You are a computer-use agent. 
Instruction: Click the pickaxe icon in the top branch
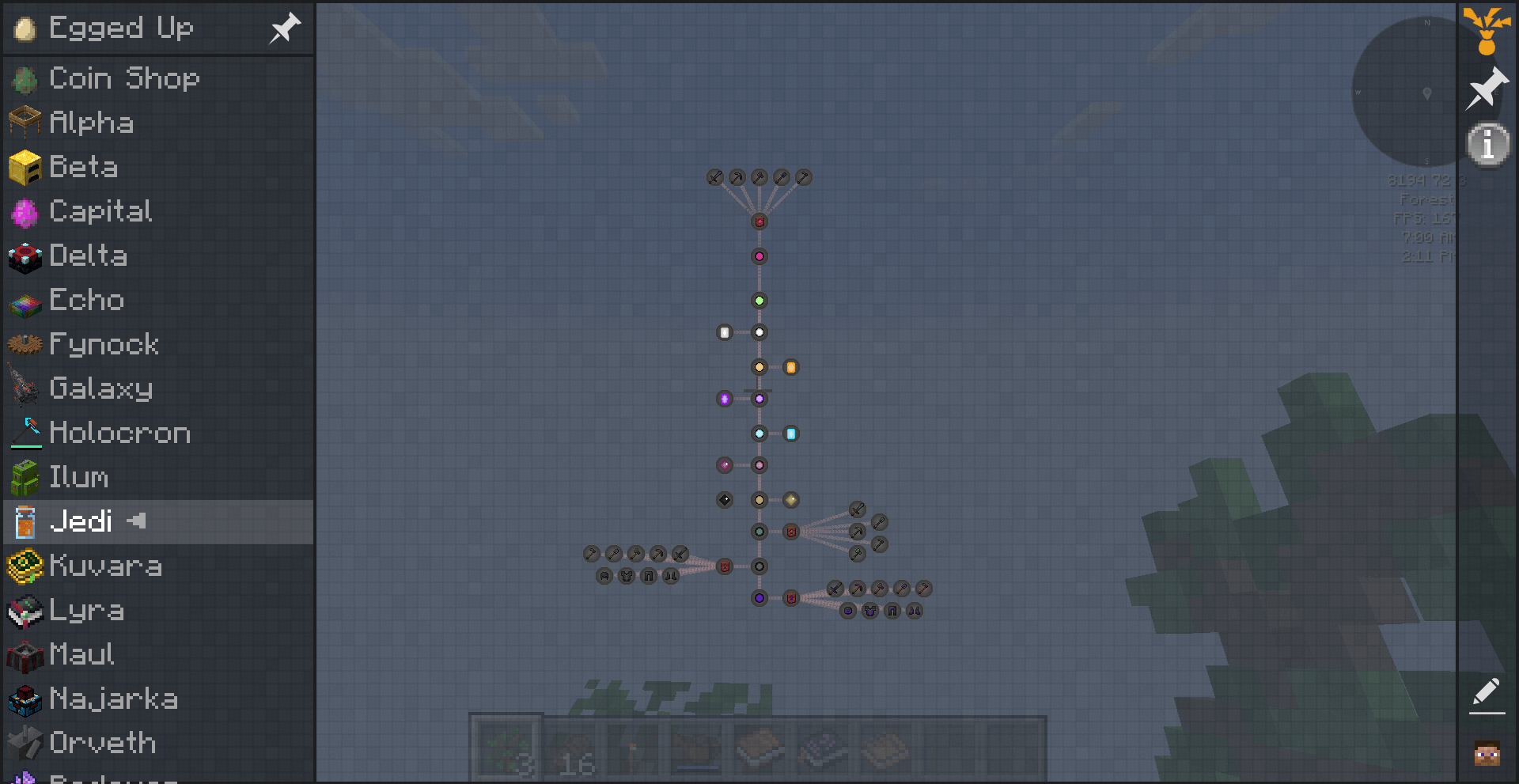(736, 177)
